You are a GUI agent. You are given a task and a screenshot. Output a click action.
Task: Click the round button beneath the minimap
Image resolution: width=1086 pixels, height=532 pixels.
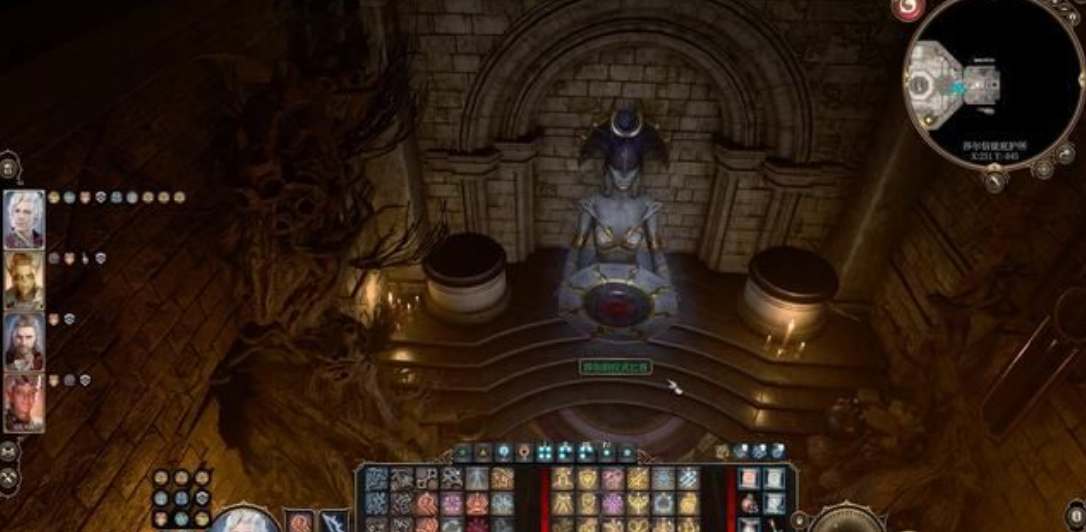[x=995, y=180]
